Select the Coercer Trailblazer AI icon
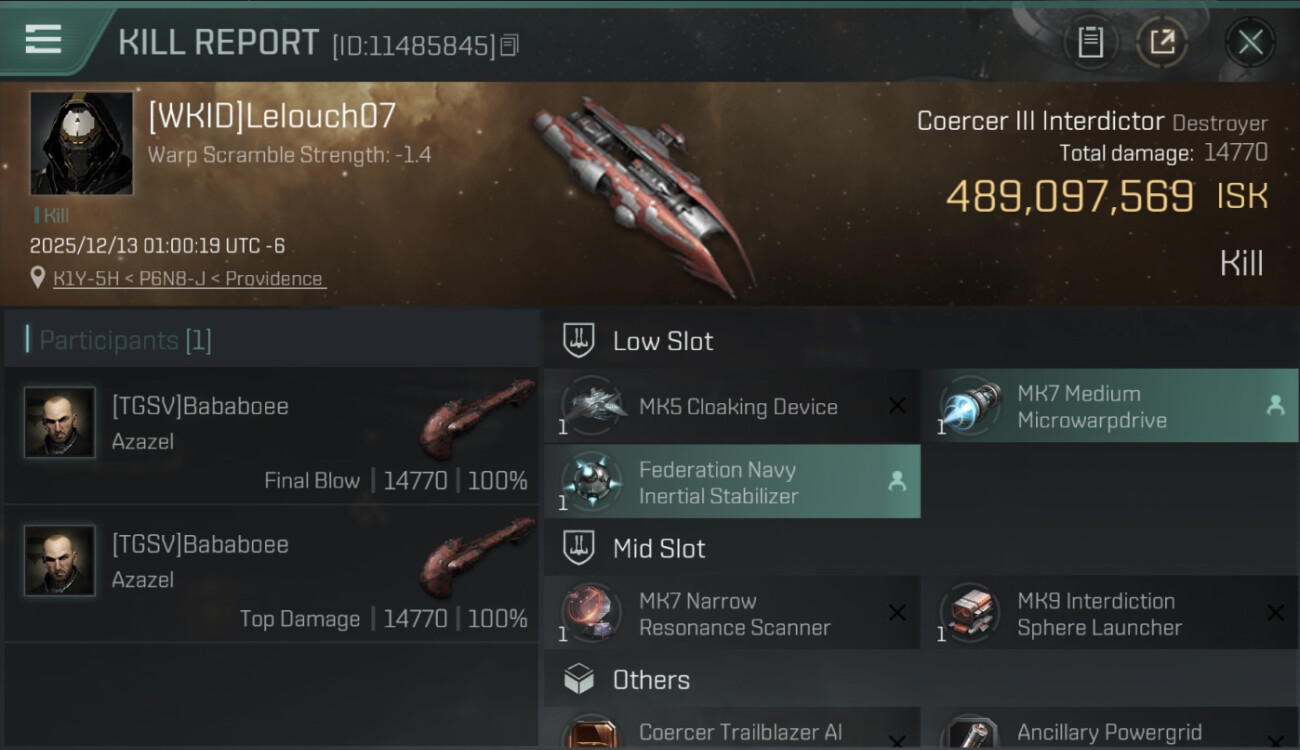 coord(591,733)
